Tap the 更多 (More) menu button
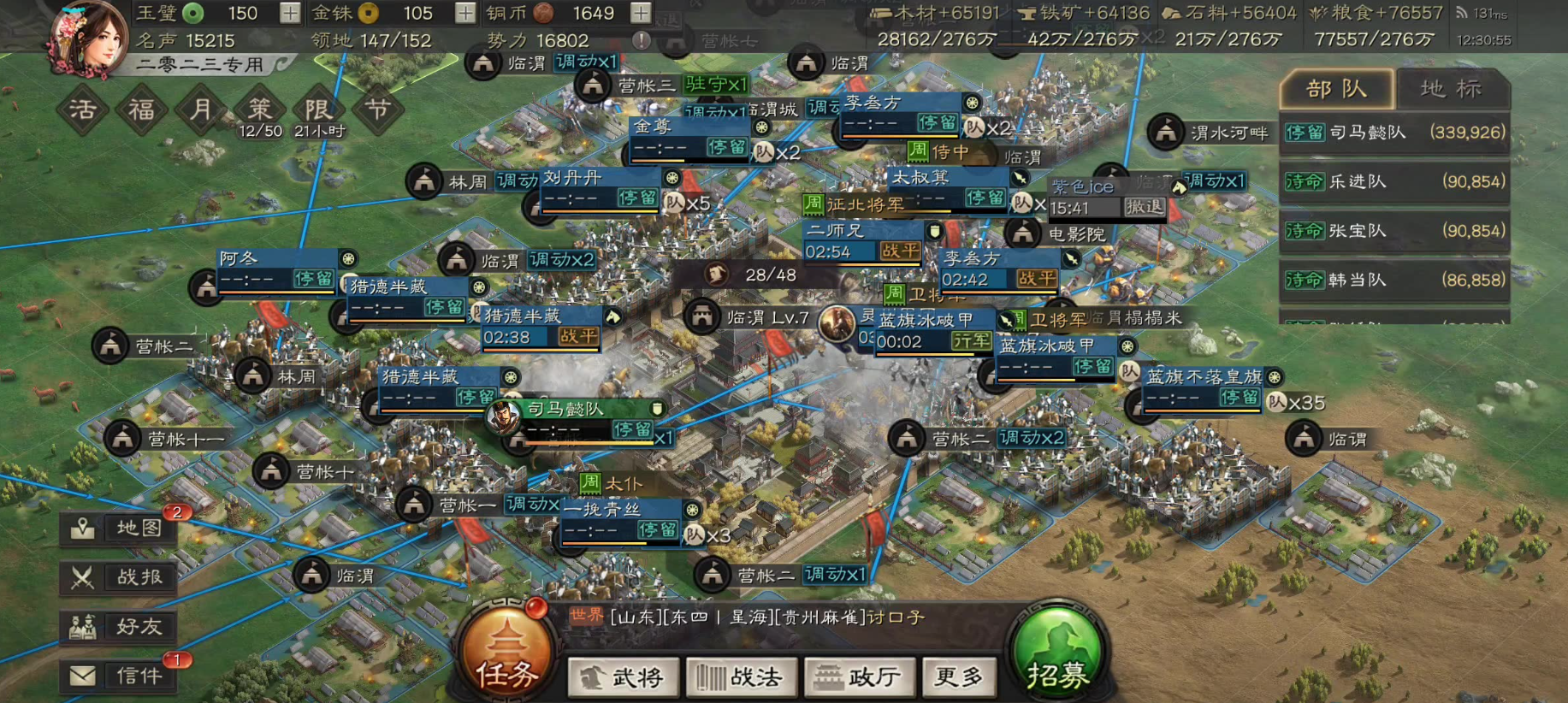1568x703 pixels. [x=959, y=676]
